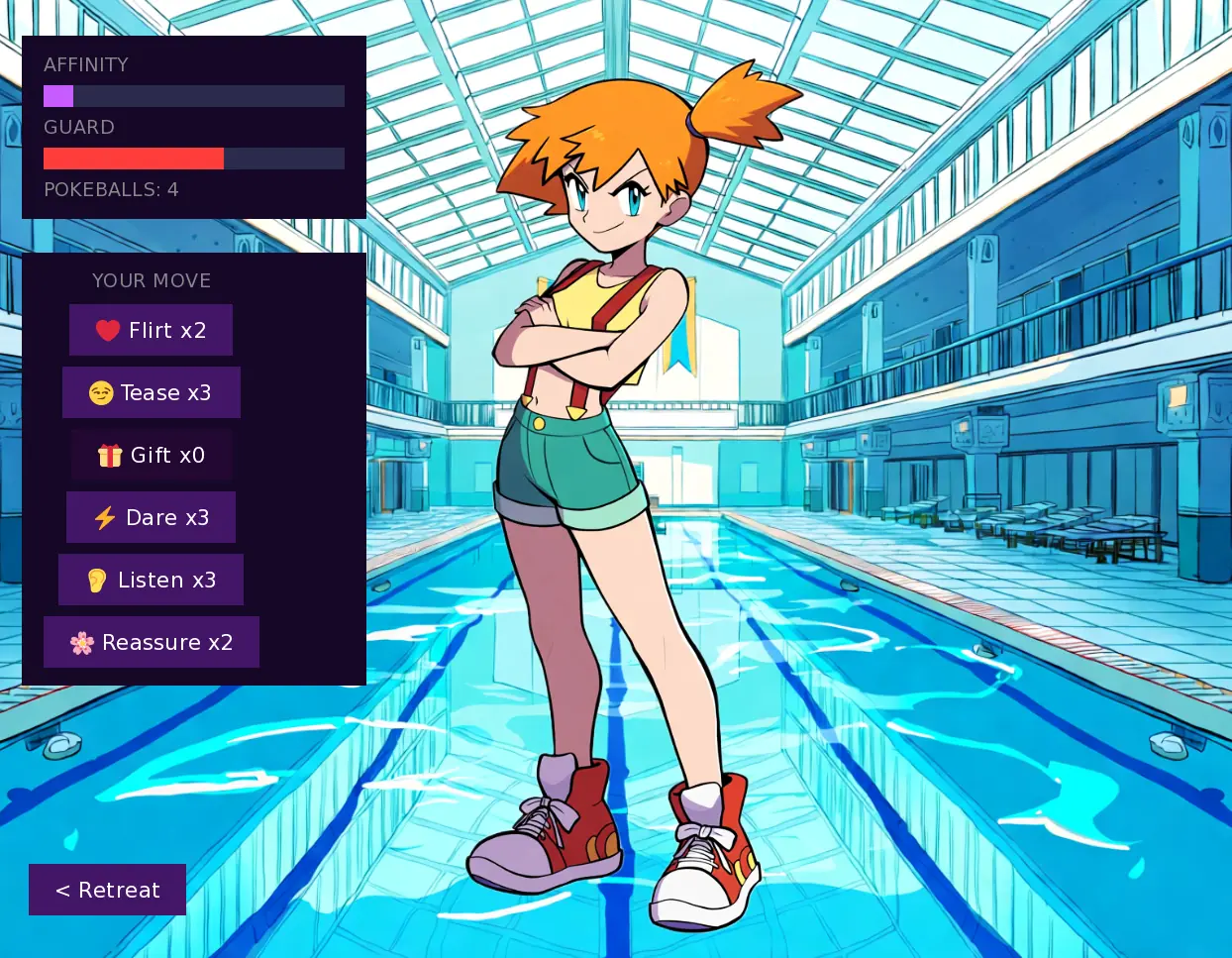Click the Retreat button
The image size is (1232, 958).
tap(107, 890)
